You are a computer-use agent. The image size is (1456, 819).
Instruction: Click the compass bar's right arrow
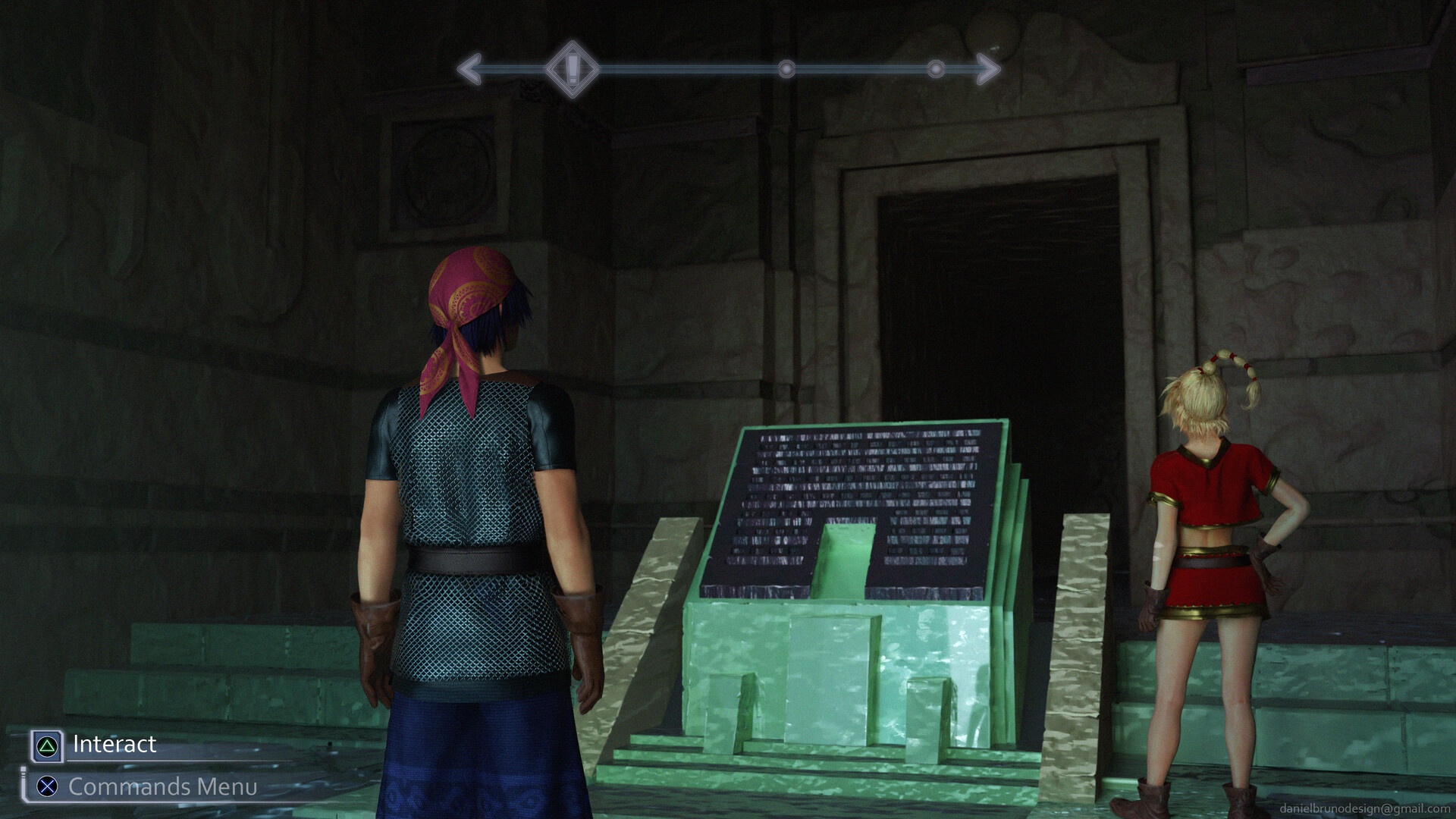click(987, 69)
